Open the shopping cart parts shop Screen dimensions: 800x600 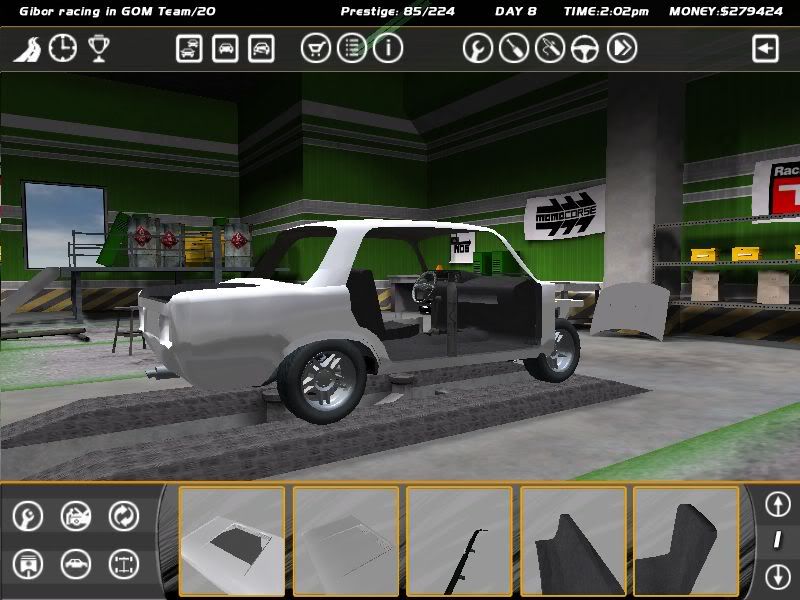pyautogui.click(x=316, y=48)
